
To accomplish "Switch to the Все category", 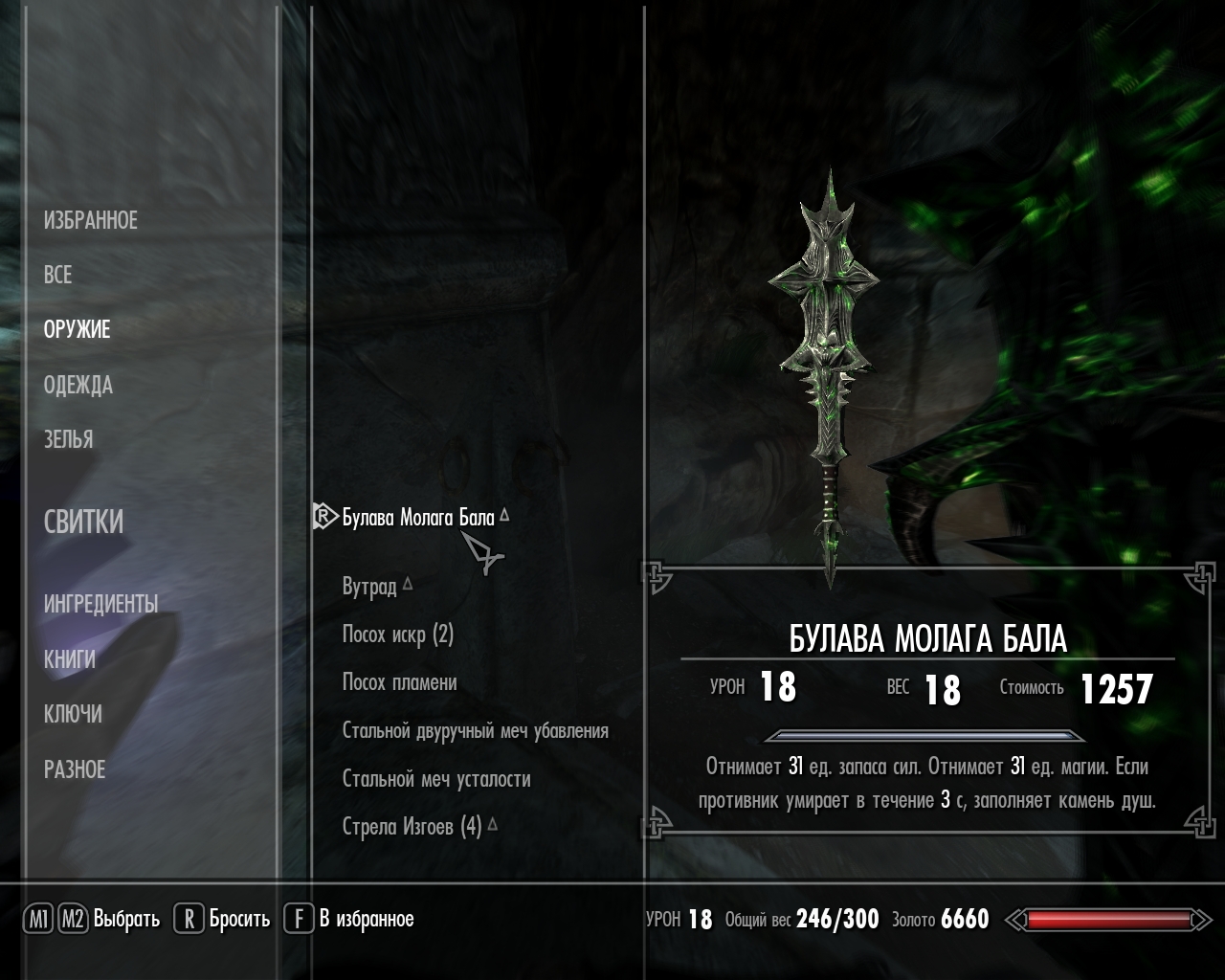I will pyautogui.click(x=57, y=275).
